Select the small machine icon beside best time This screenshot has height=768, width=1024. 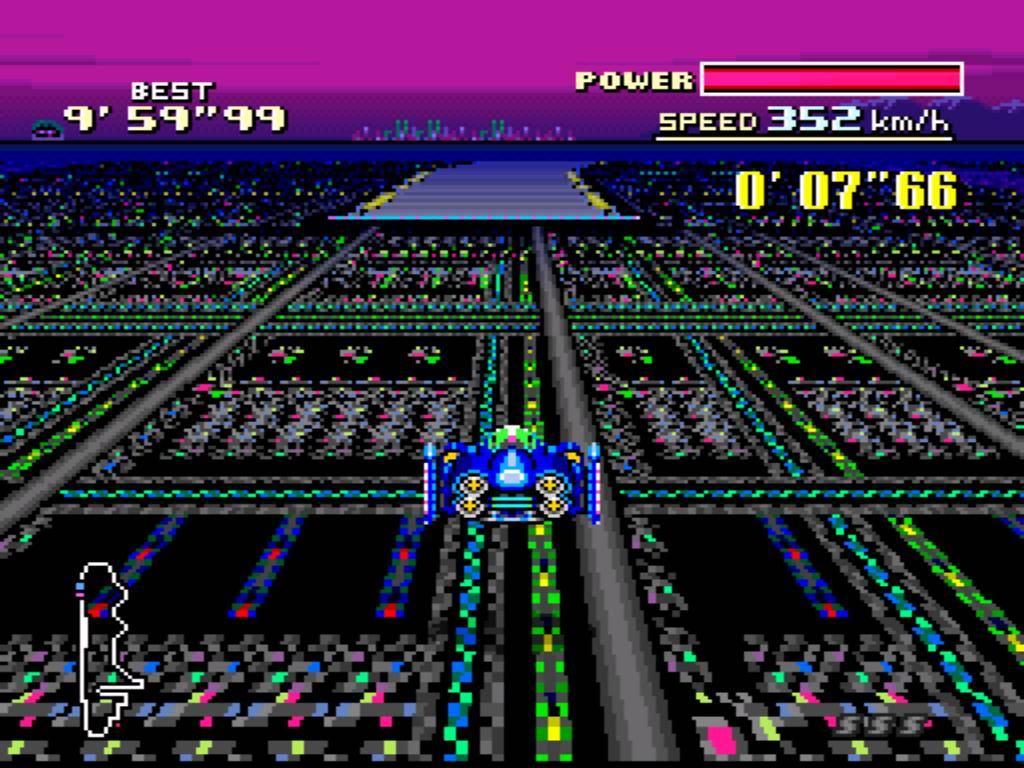45,128
